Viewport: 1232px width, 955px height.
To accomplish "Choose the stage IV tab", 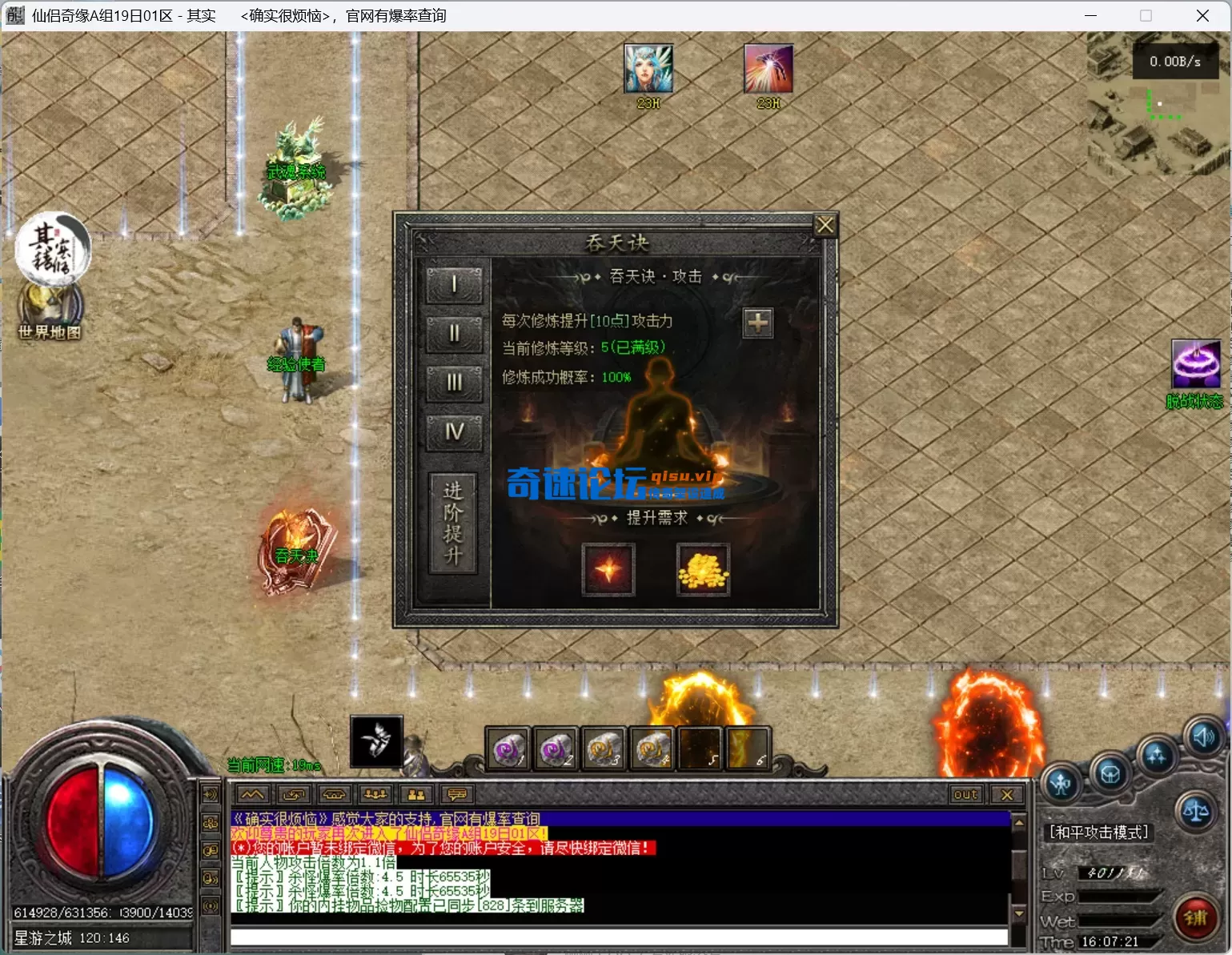I will click(454, 433).
